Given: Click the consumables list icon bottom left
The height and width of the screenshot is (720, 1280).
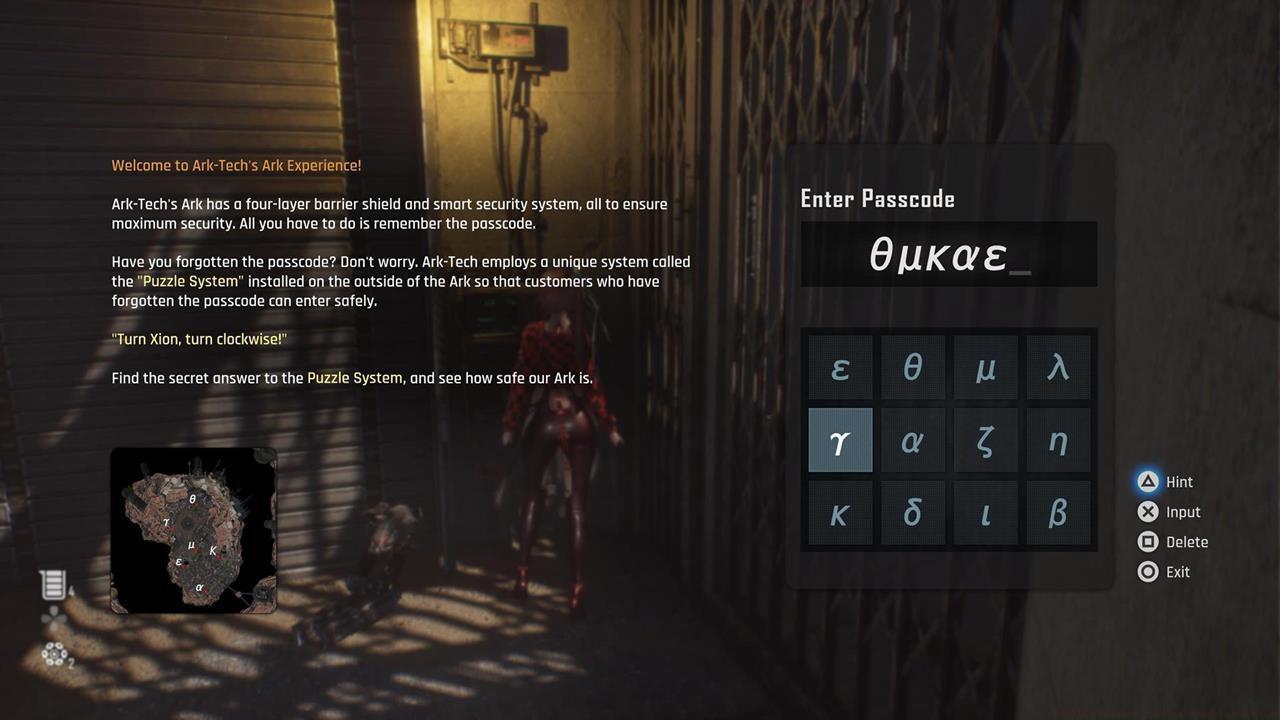Looking at the screenshot, I should [x=54, y=584].
